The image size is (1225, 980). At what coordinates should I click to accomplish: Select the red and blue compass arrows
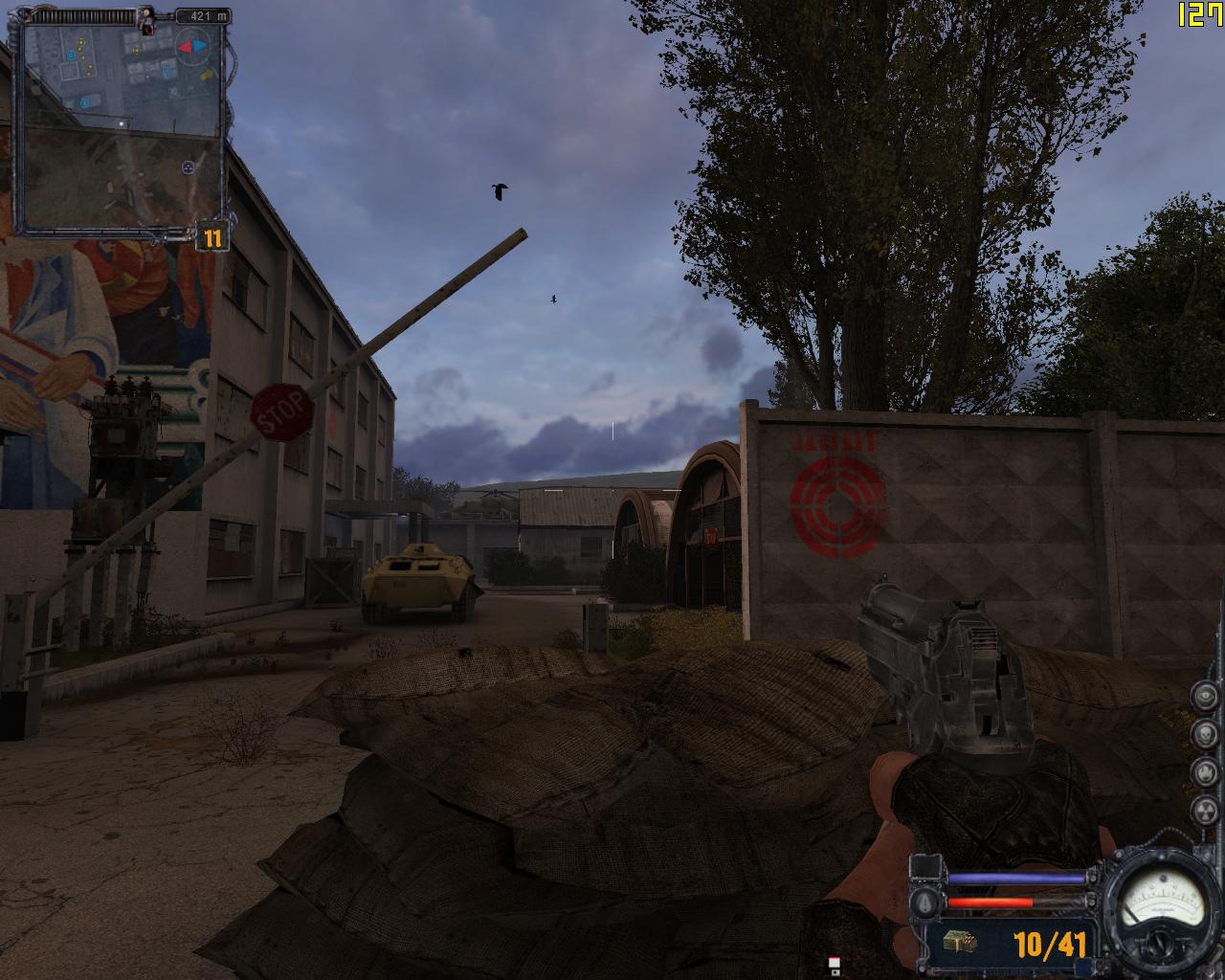tap(190, 44)
